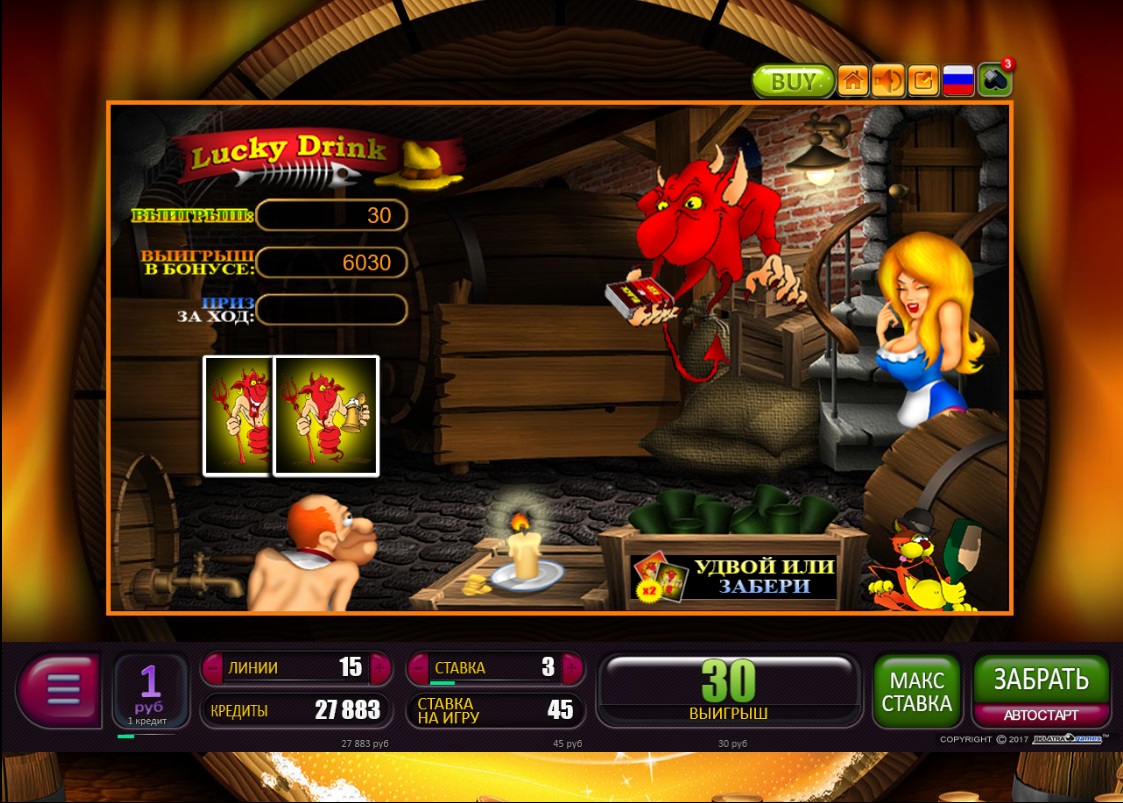
Task: Raise the bet (СТАВКА) amount
Action: tap(572, 668)
